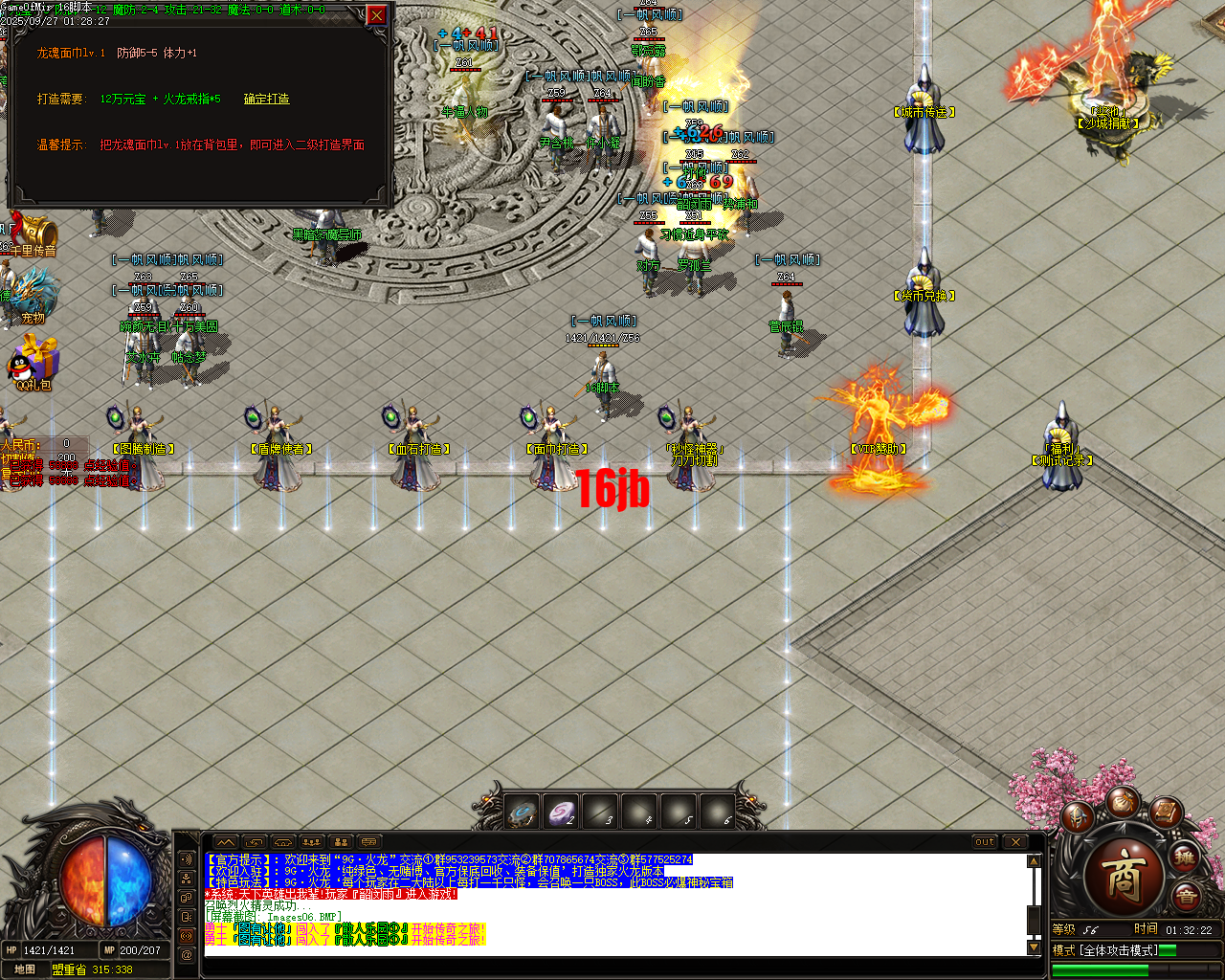Collapse the chat window with the up-arrow
Image resolution: width=1225 pixels, height=980 pixels.
point(225,842)
